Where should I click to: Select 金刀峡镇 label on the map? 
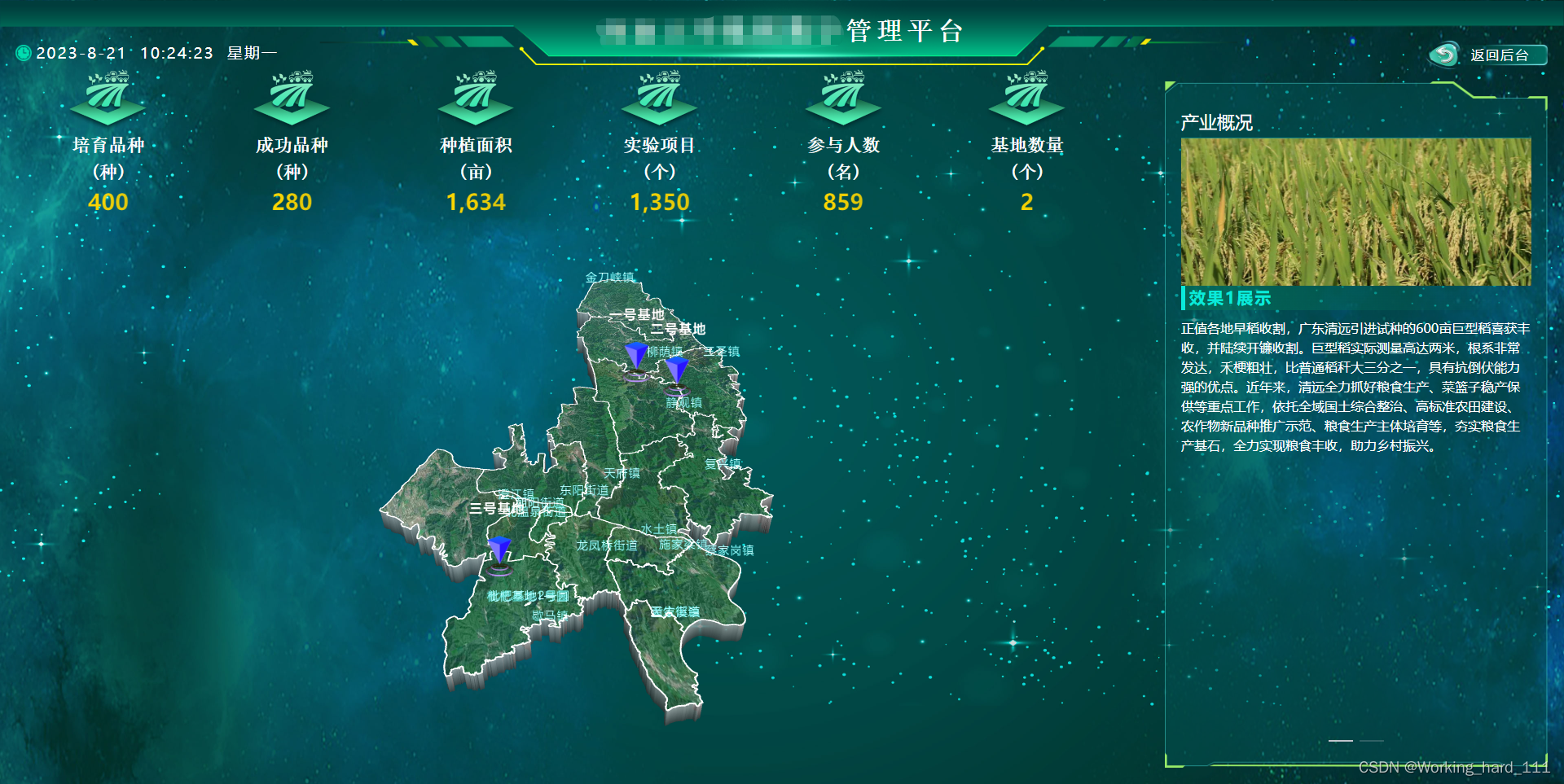[x=611, y=277]
